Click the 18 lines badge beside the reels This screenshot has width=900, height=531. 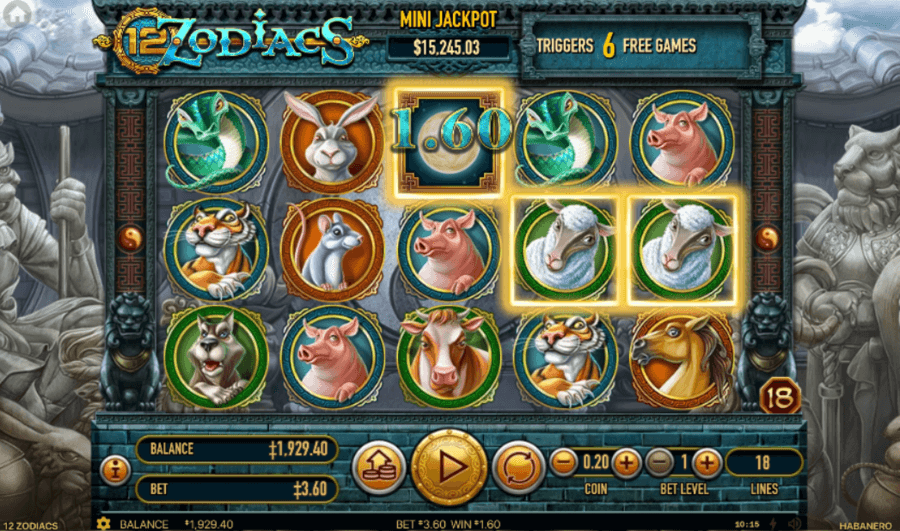(x=779, y=397)
